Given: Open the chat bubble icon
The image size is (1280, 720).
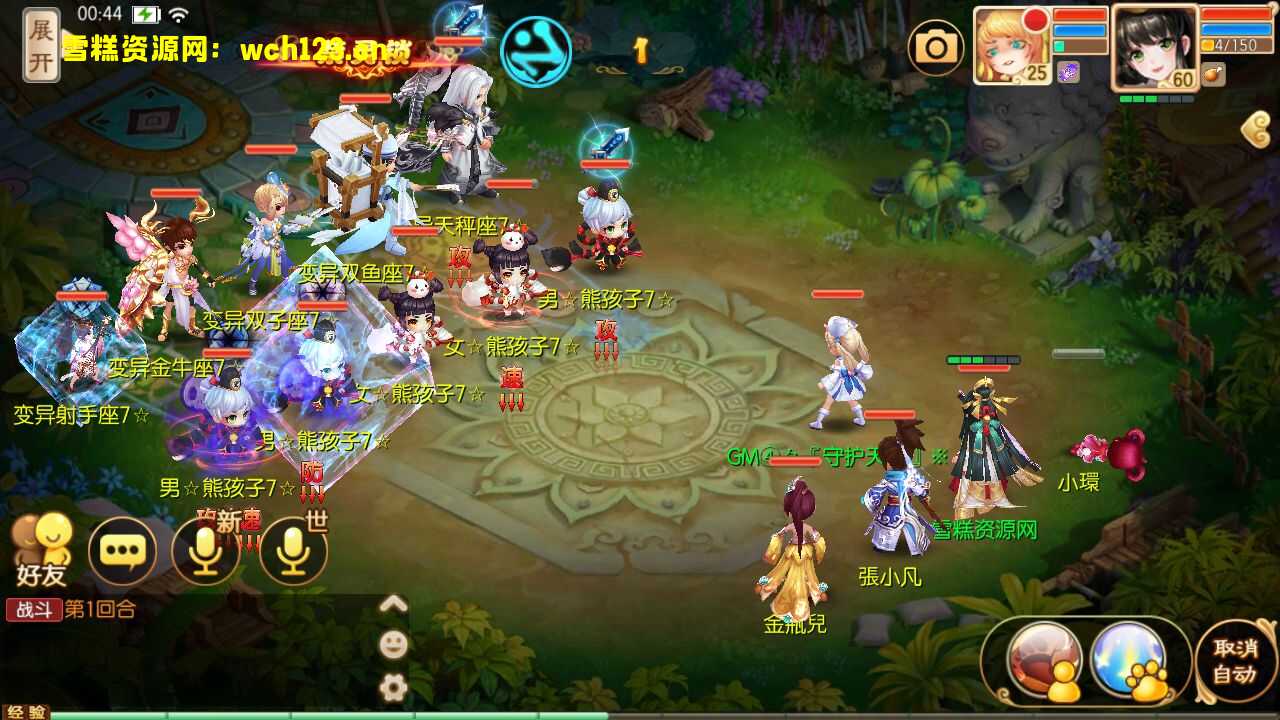Looking at the screenshot, I should click(121, 548).
